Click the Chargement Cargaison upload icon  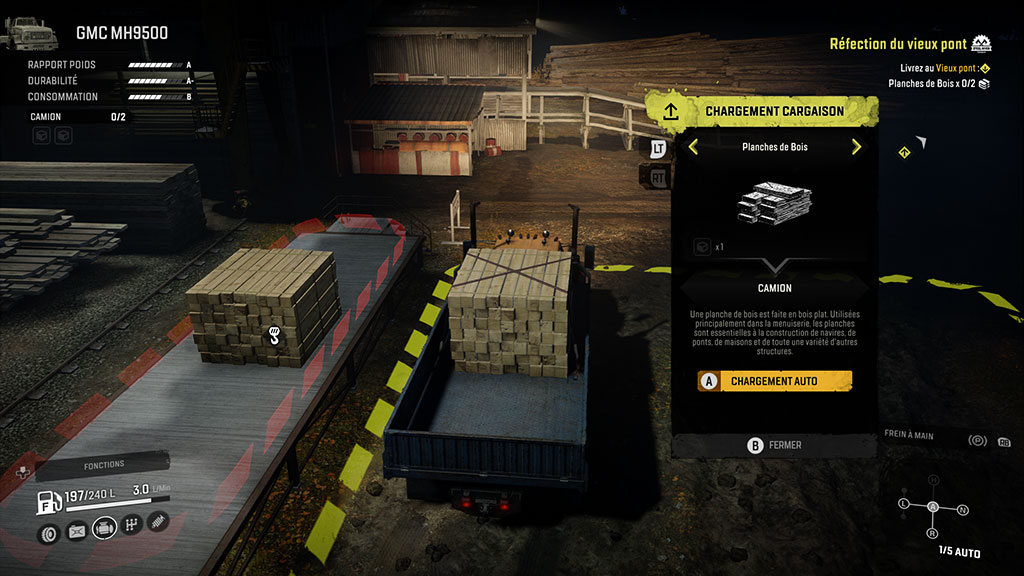[x=671, y=110]
